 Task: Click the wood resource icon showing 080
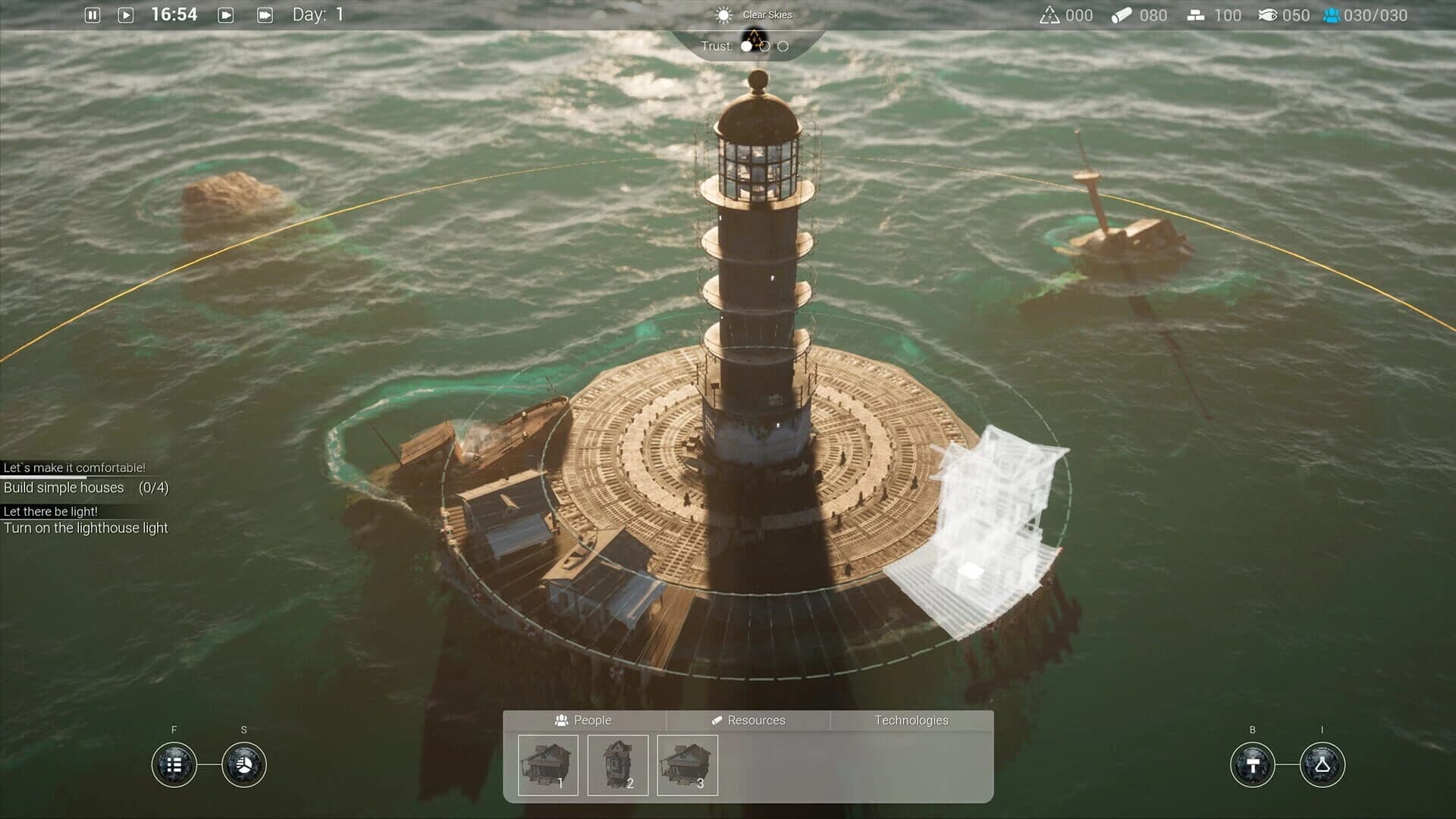click(1122, 14)
